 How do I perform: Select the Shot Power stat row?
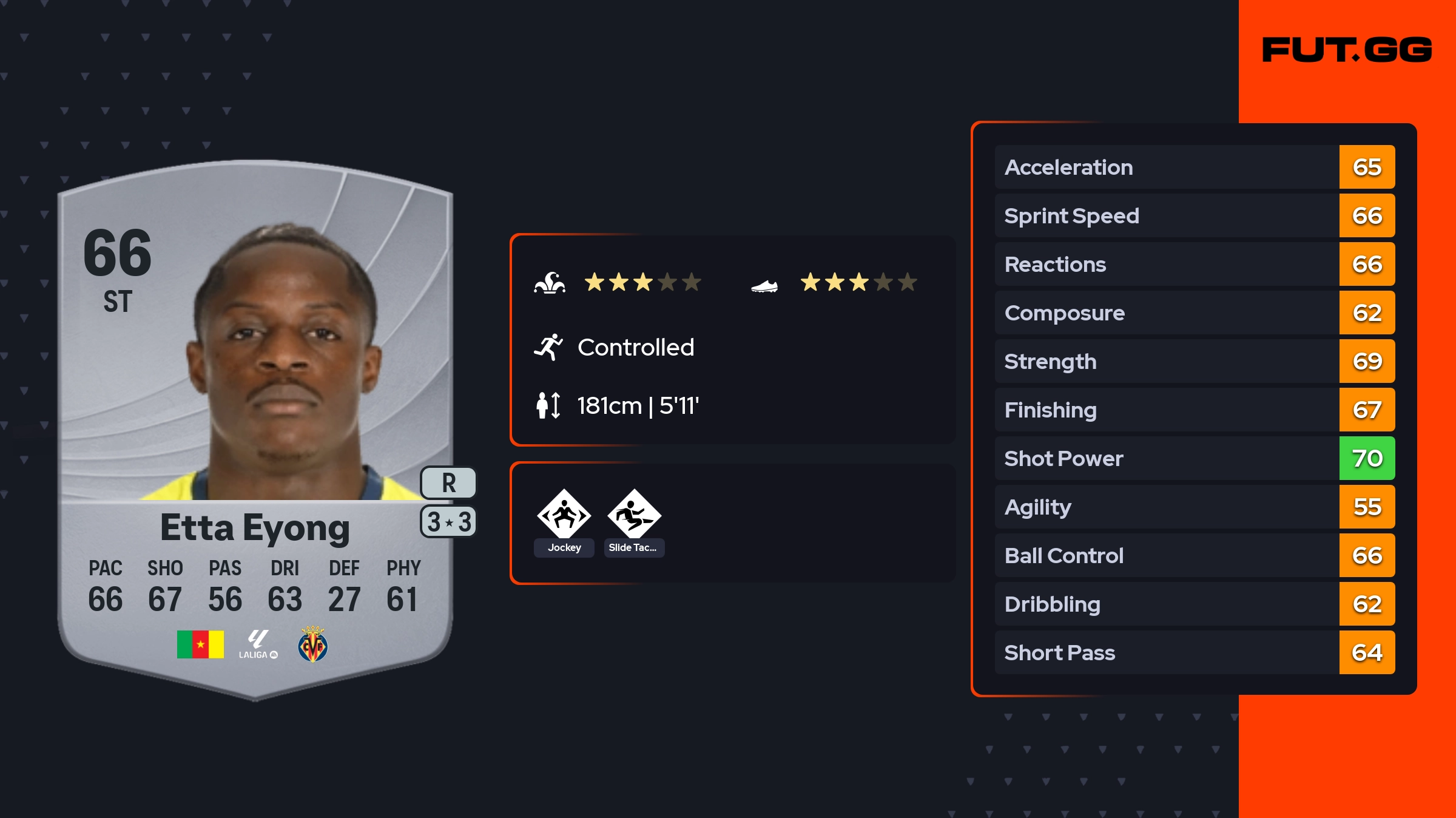coord(1194,459)
